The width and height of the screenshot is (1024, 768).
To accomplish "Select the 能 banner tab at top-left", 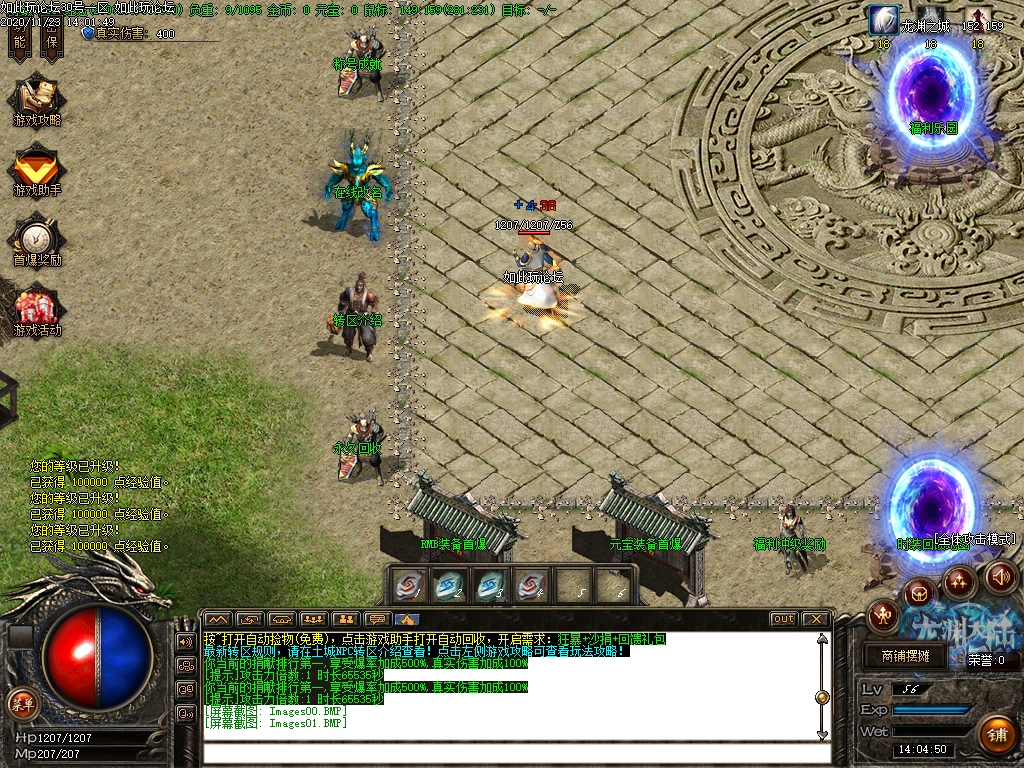I will (19, 40).
